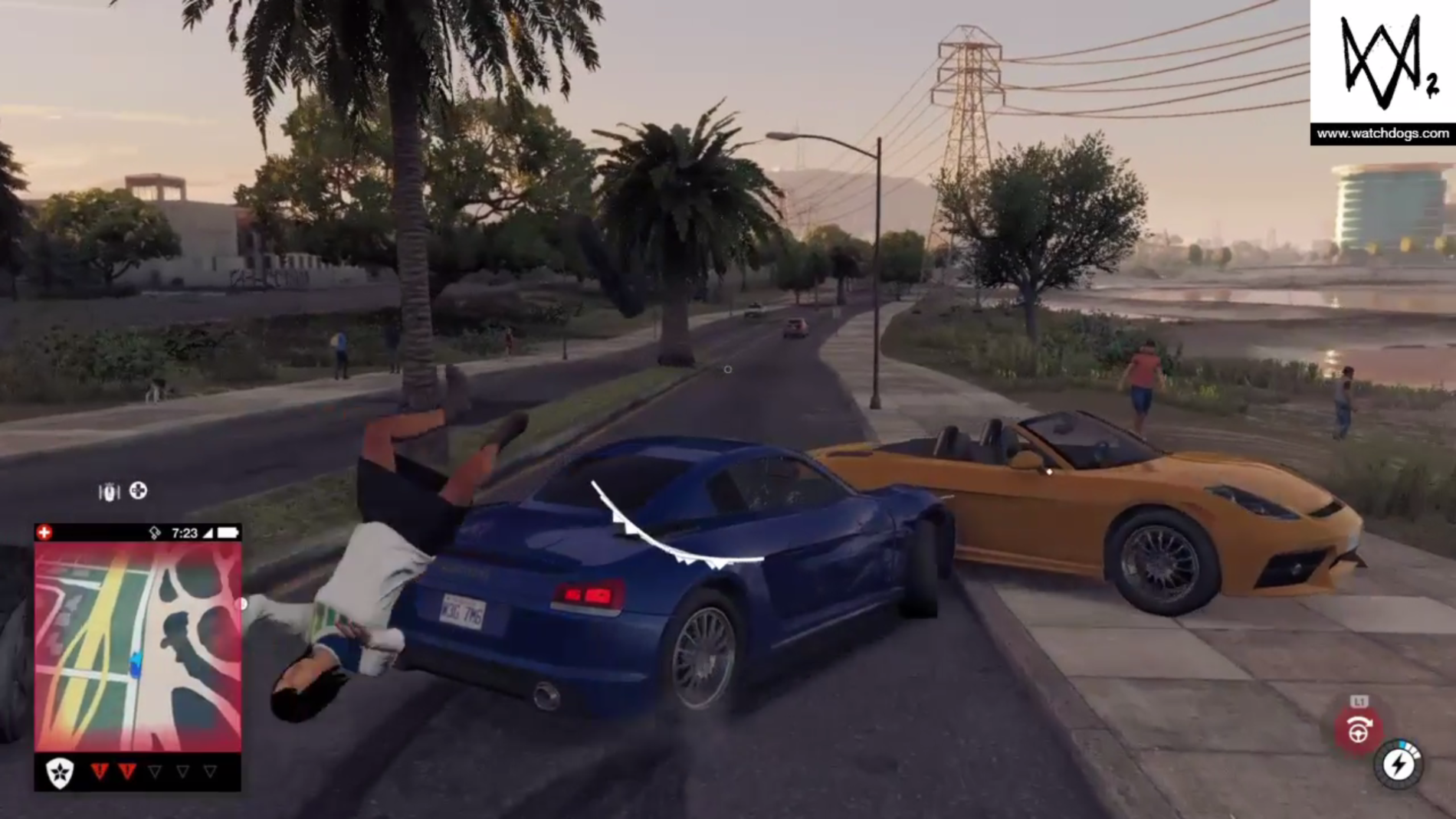Click the phone battery indicator
Image resolution: width=1456 pixels, height=819 pixels.
(228, 532)
